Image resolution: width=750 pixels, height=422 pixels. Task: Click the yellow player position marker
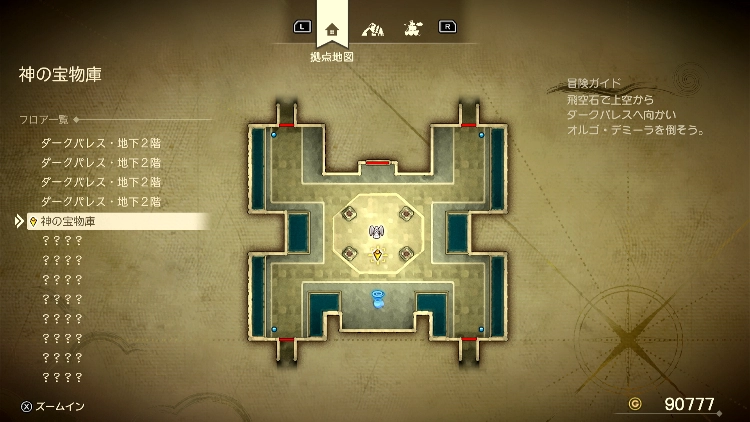tap(377, 256)
